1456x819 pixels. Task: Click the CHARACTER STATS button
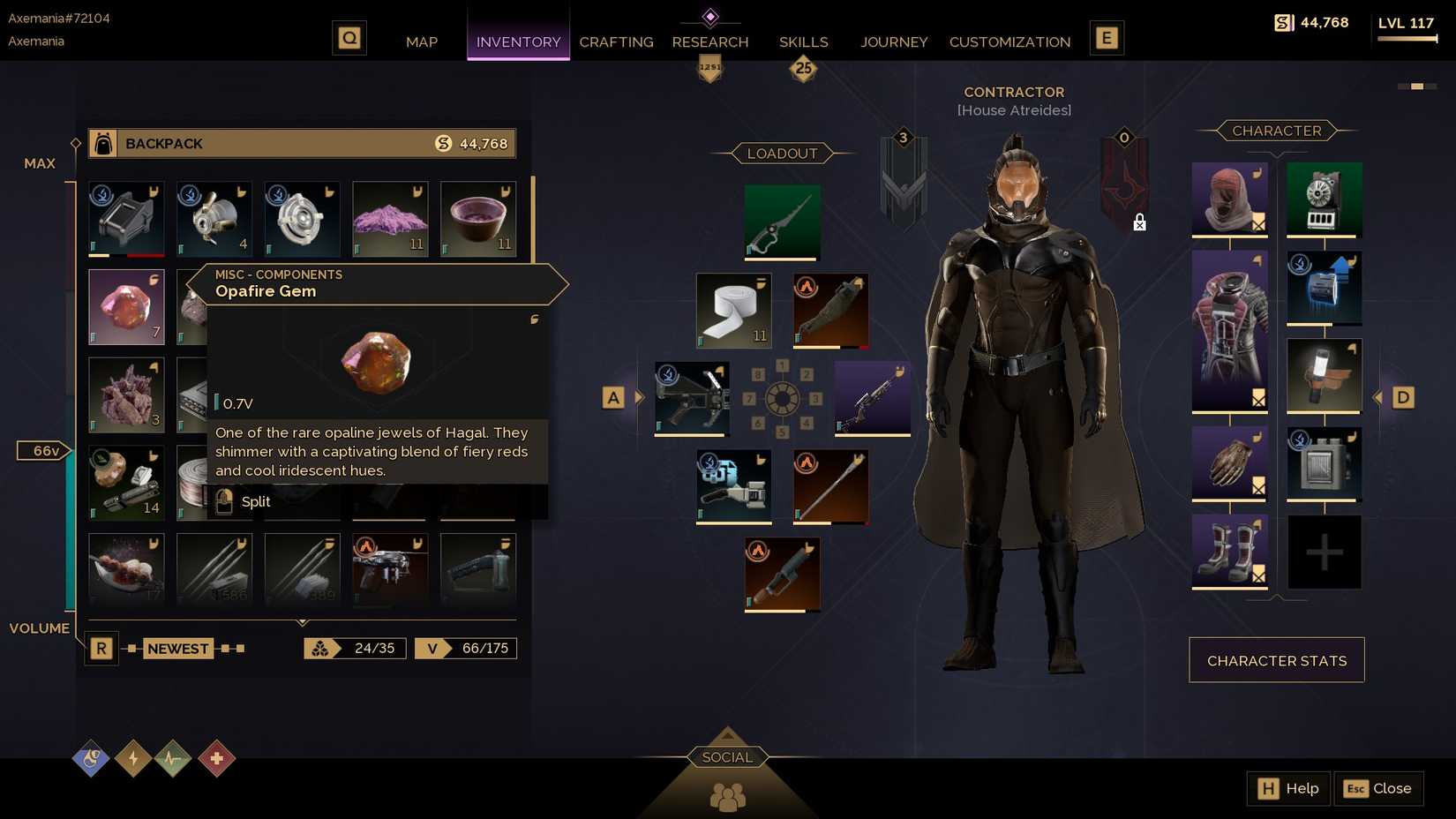coord(1276,659)
